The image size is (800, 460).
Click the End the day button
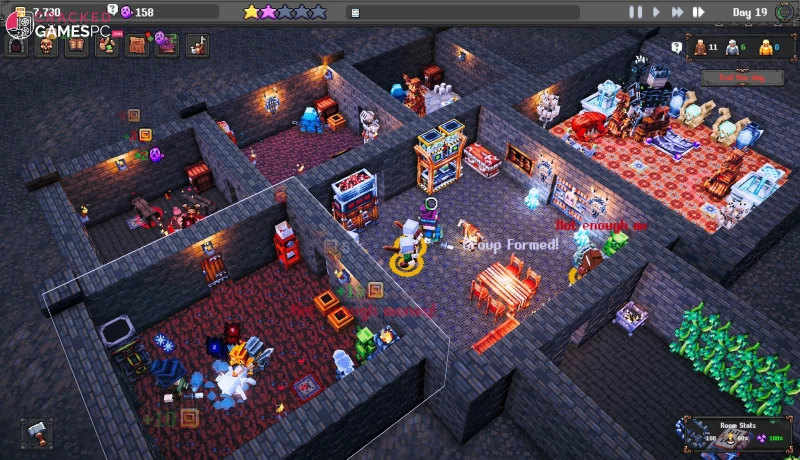pyautogui.click(x=736, y=78)
